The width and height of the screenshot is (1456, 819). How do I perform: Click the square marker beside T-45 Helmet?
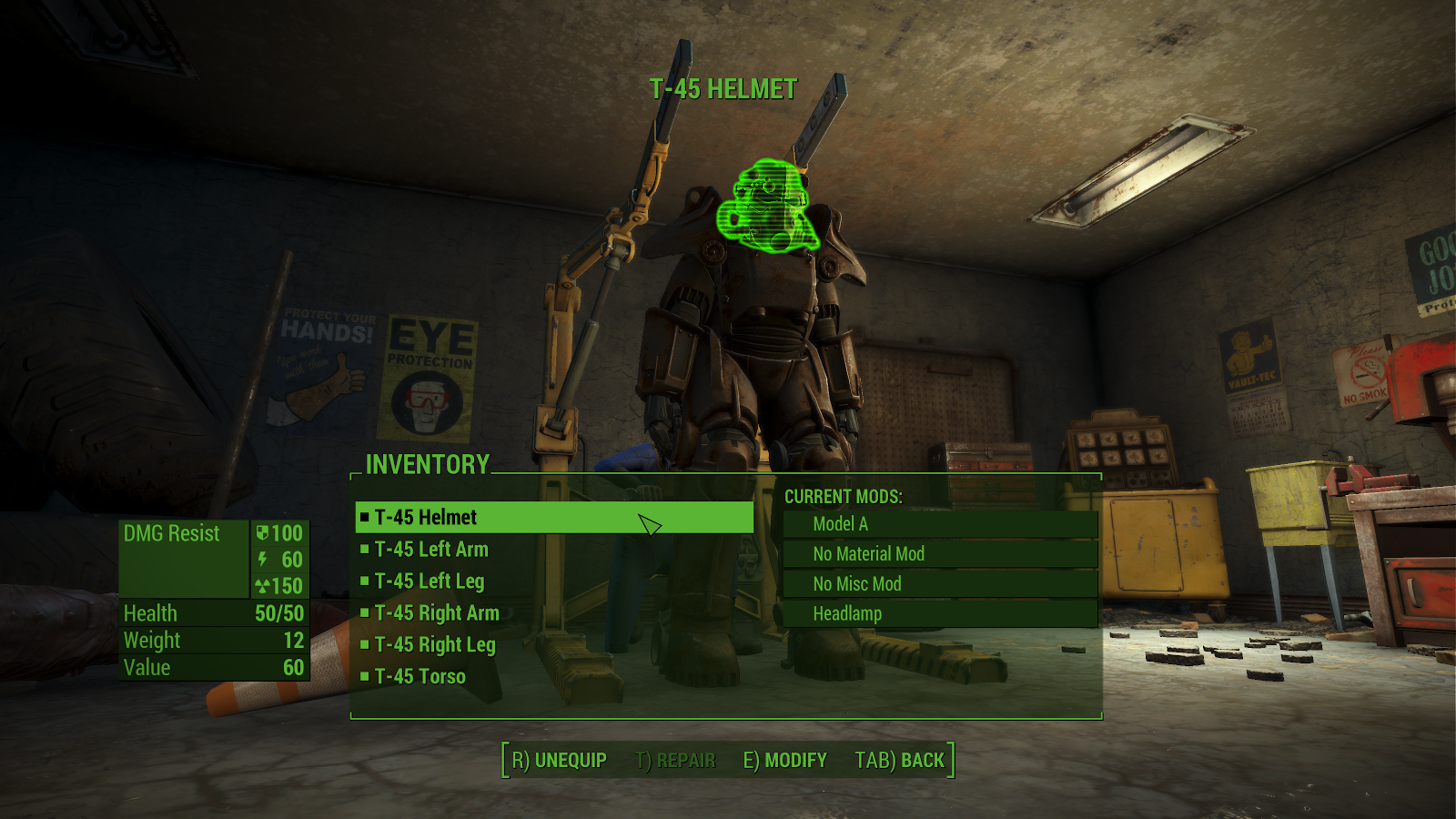(x=366, y=517)
